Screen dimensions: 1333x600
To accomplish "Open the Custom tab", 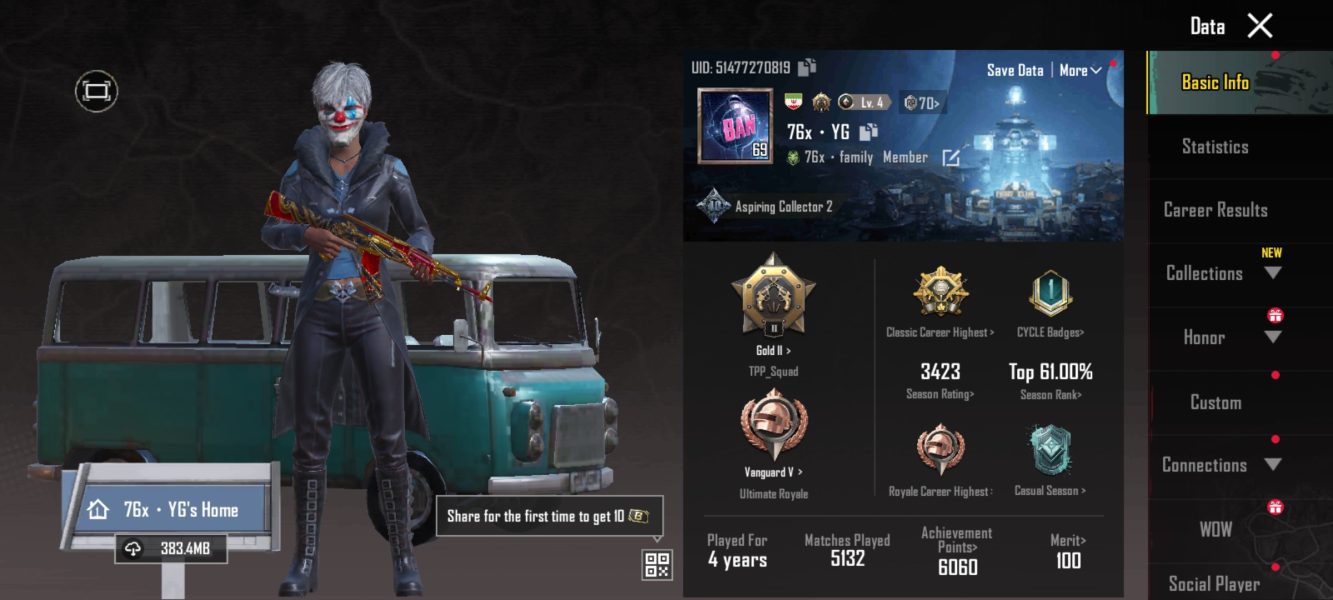I will 1215,402.
